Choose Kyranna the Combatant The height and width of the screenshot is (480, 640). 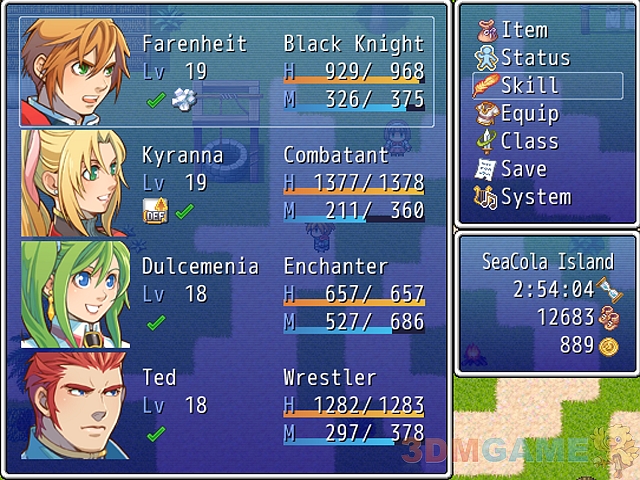228,183
